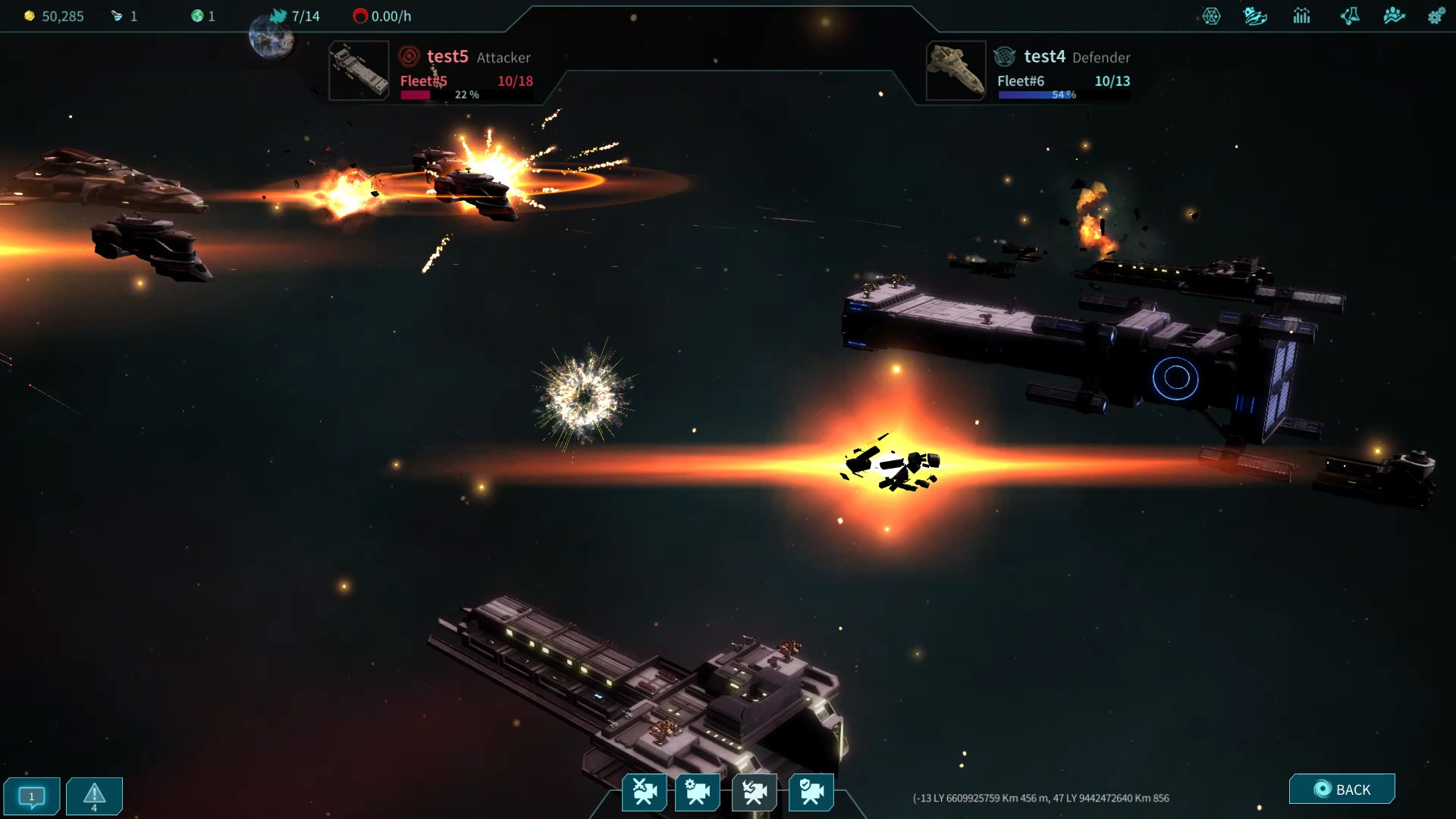Viewport: 1456px width, 819px height.
Task: Click the BACK button
Action: (x=1341, y=789)
